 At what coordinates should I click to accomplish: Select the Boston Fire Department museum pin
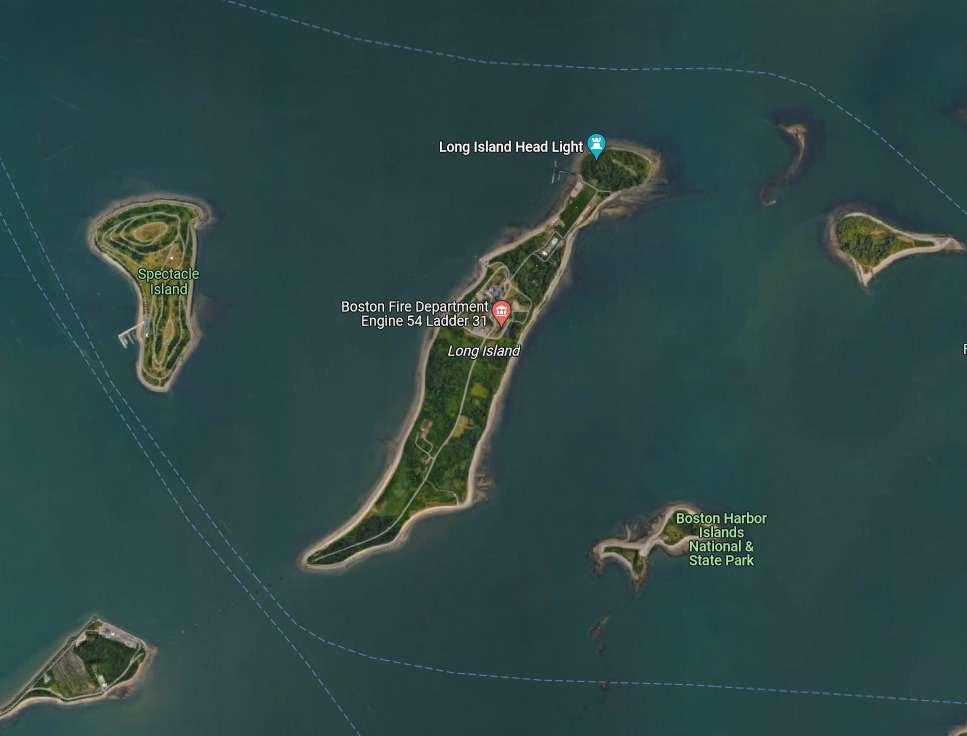tap(500, 312)
